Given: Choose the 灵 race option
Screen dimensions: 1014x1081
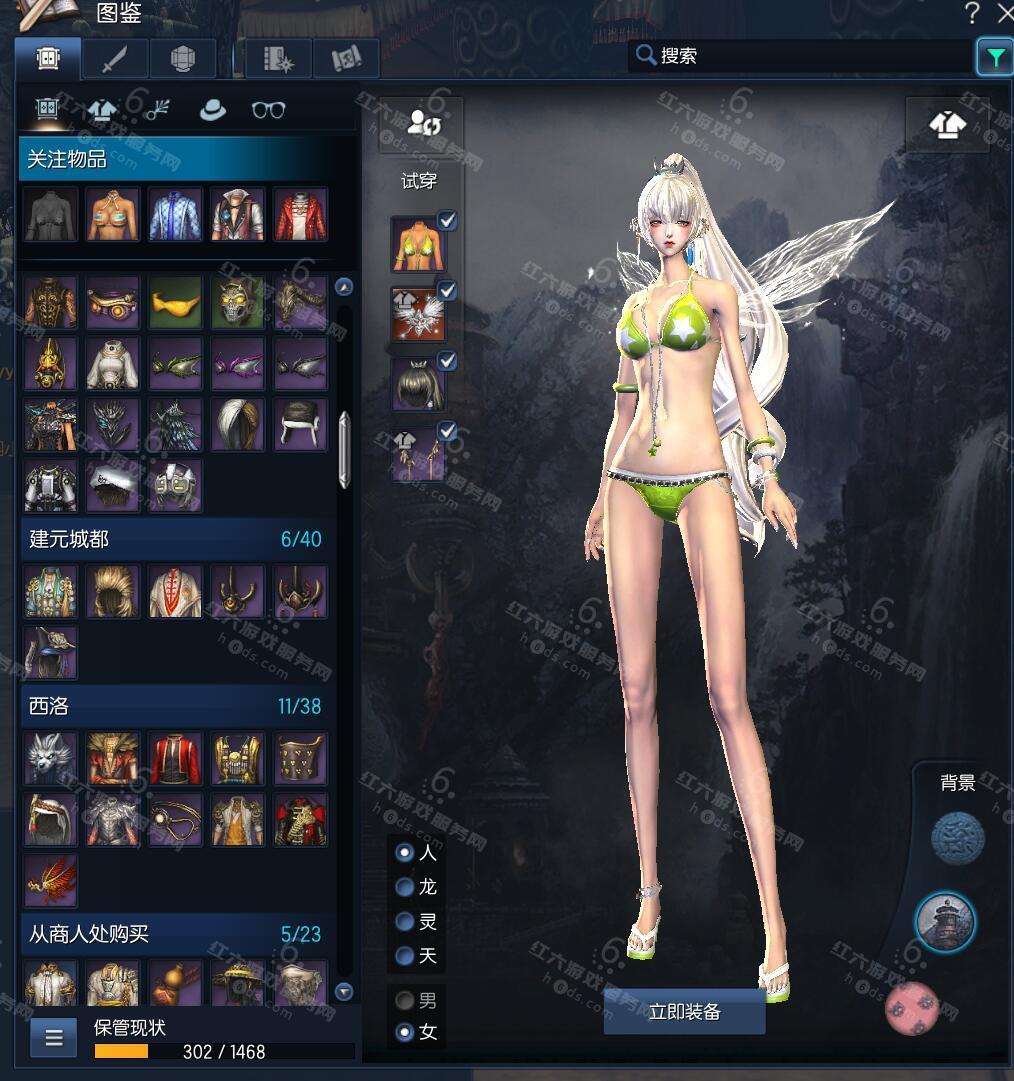Looking at the screenshot, I should click(x=405, y=921).
